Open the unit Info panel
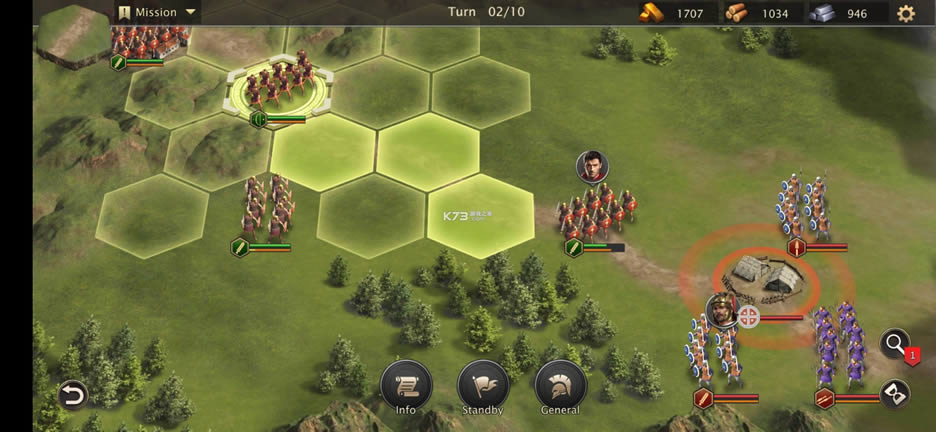Viewport: 936px width, 432px height. point(406,386)
